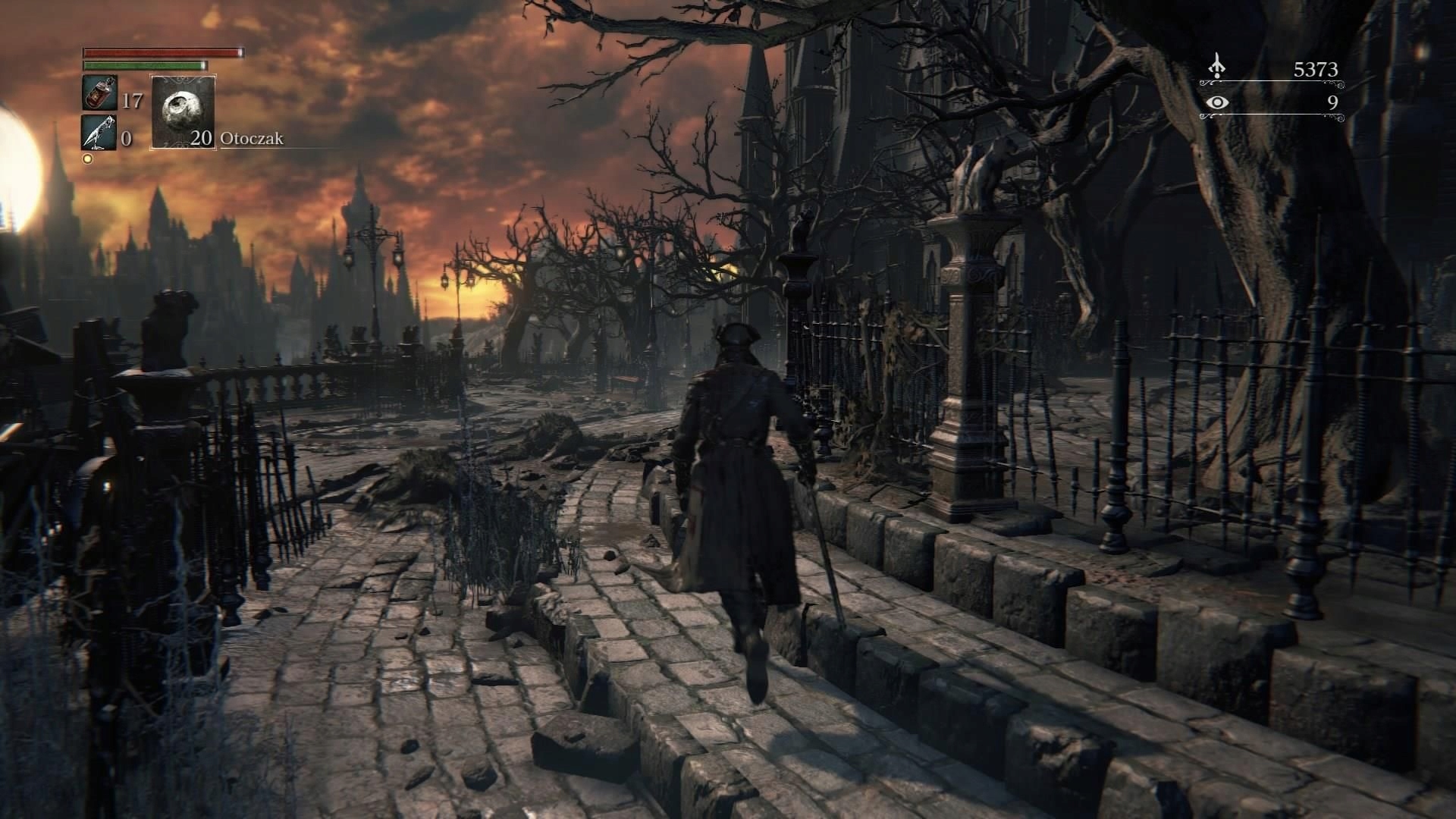Select the Quicksilver Bullet slot
Screen dimensions: 1456x819
tap(99, 132)
